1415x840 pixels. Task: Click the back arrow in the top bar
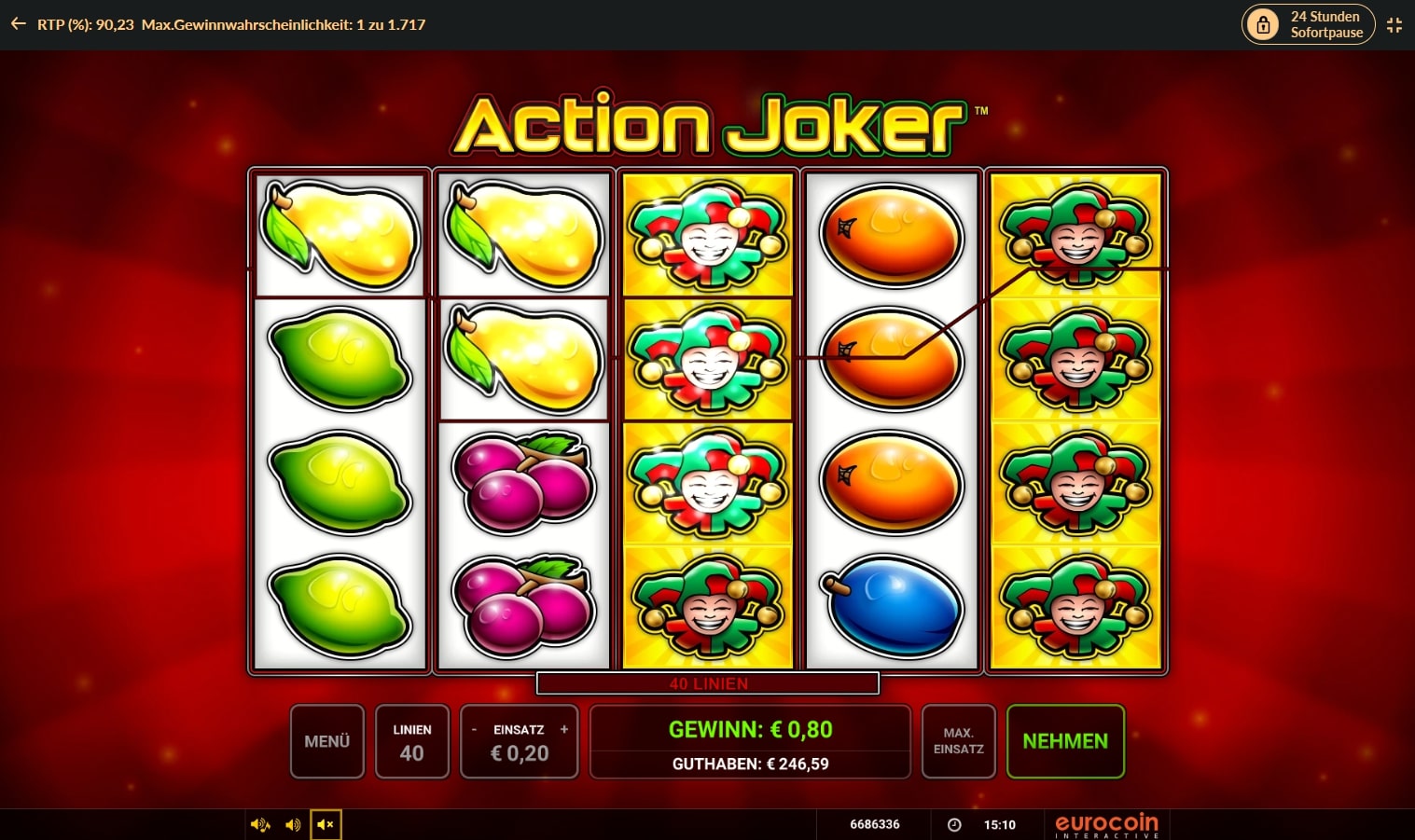(x=19, y=24)
